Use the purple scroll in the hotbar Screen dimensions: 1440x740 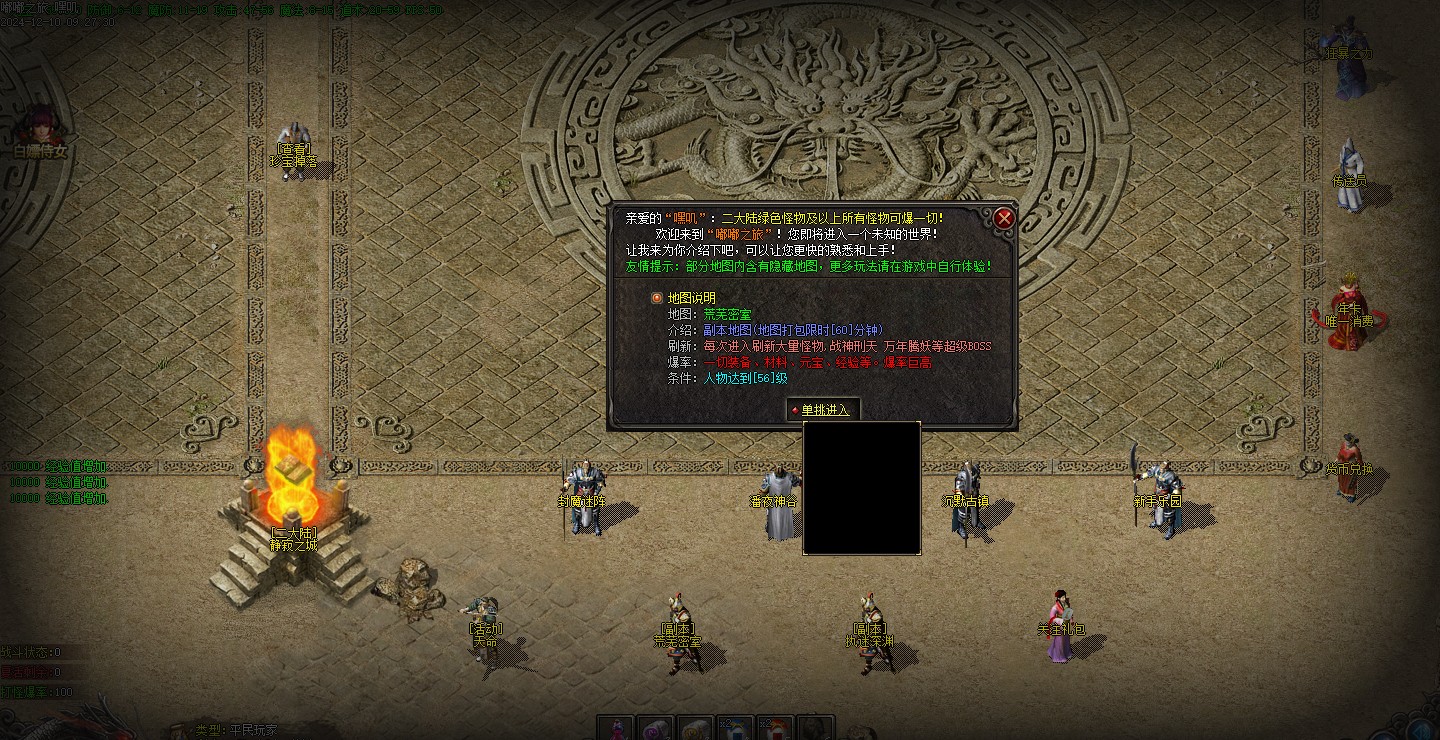click(656, 728)
